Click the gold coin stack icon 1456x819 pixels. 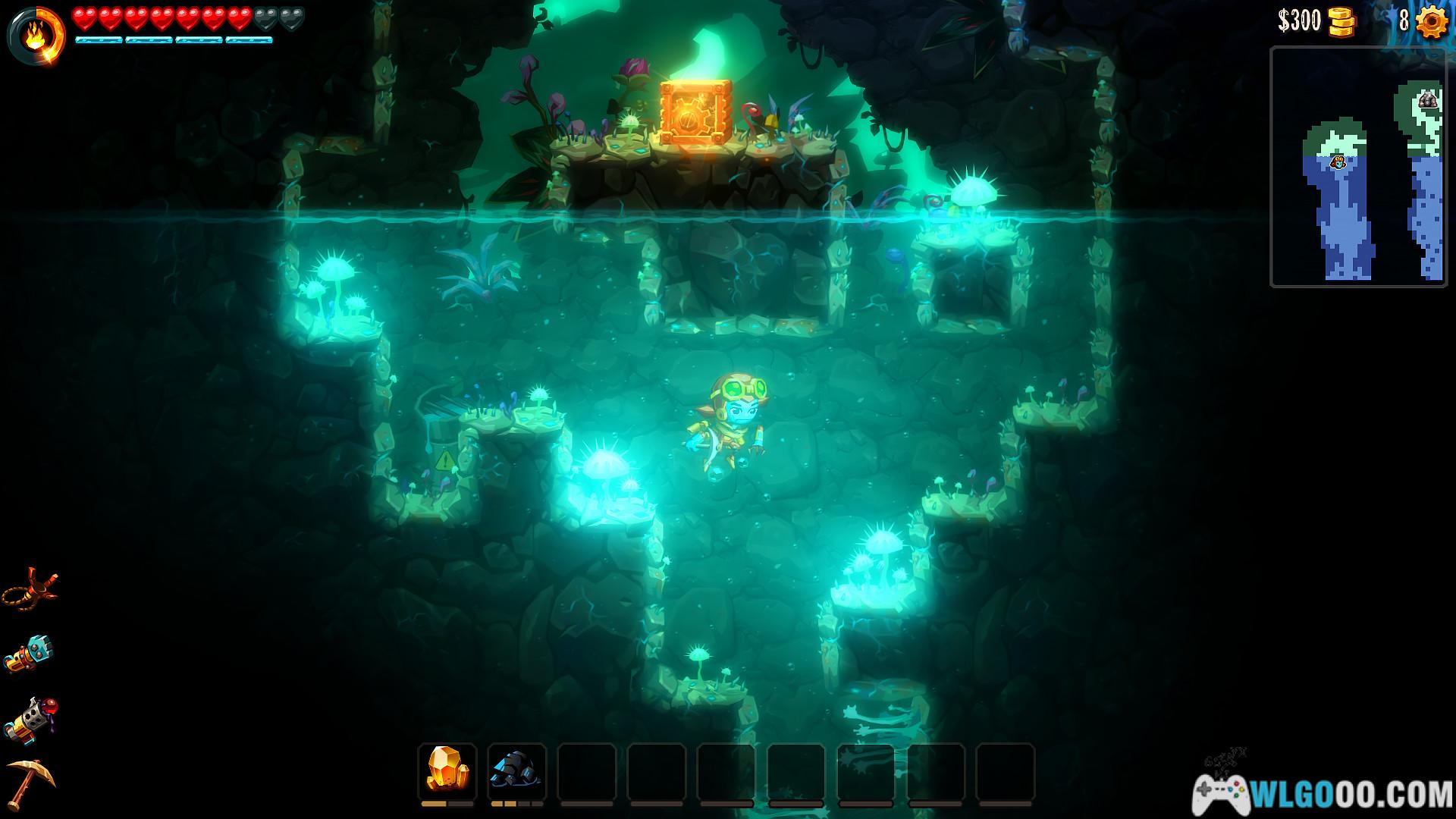(1341, 22)
